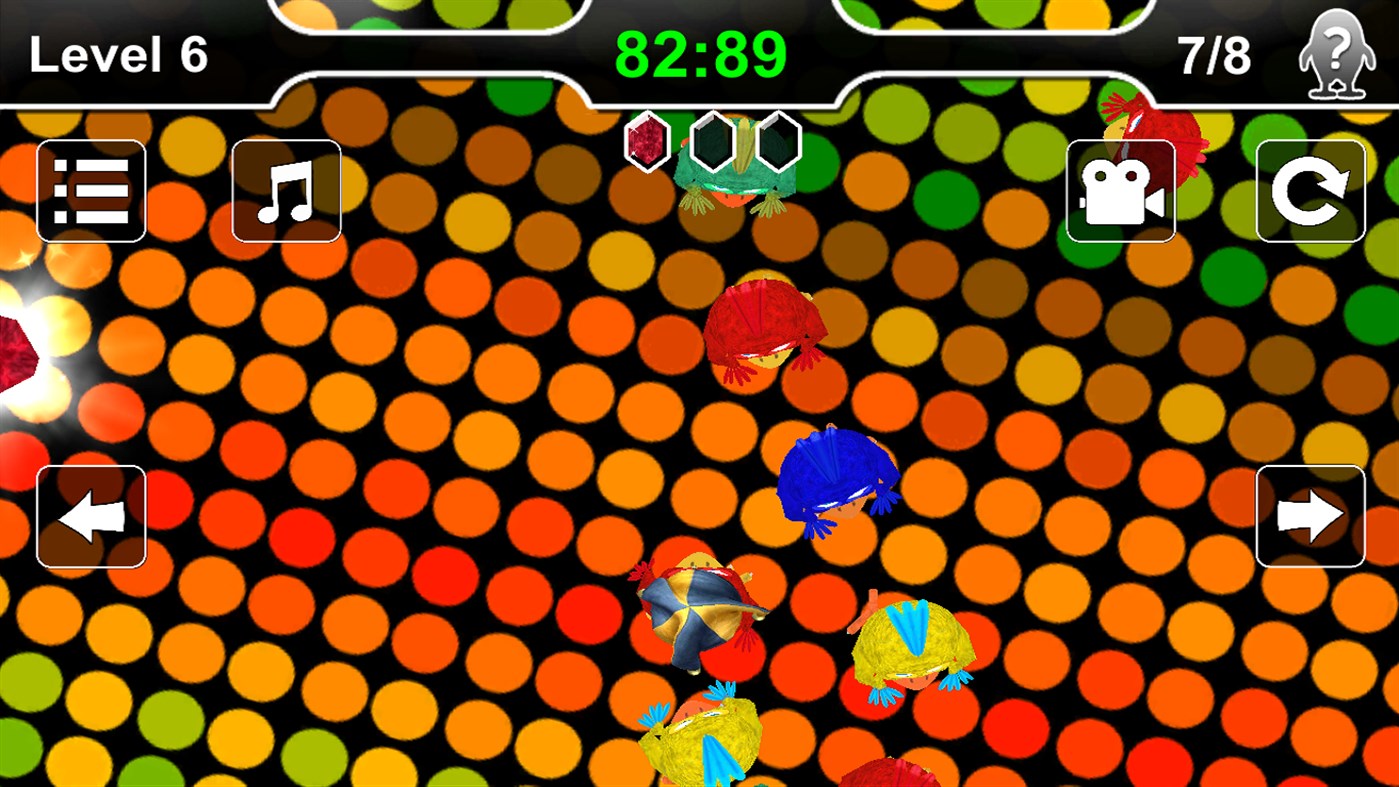Click the left arrow control
Viewport: 1399px width, 787px height.
91,515
